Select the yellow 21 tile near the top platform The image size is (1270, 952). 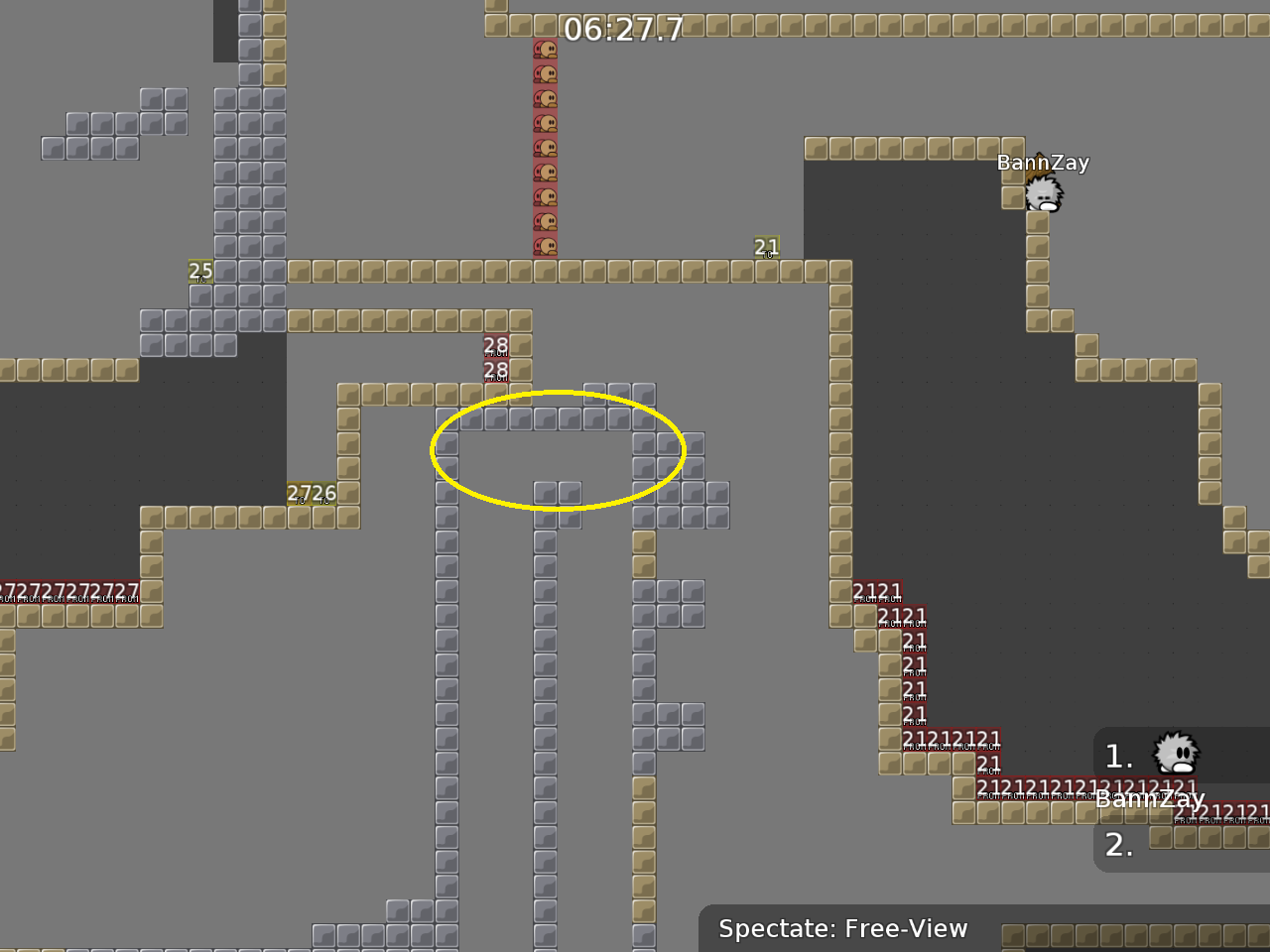765,247
